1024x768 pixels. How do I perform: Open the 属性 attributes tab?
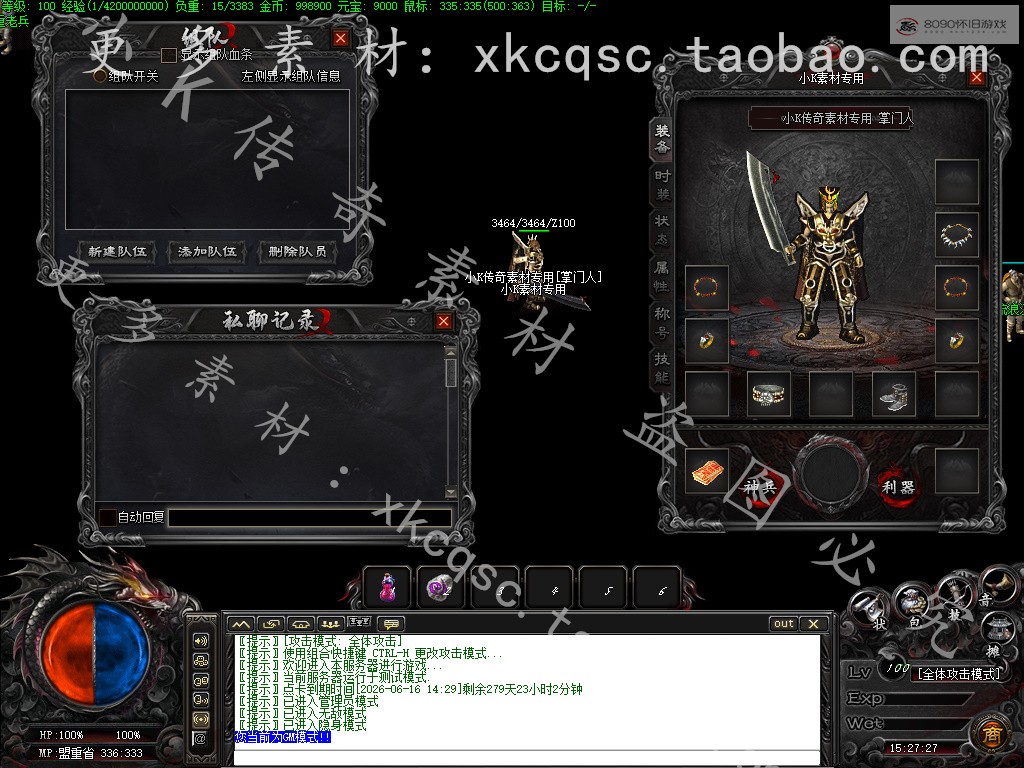(x=662, y=275)
